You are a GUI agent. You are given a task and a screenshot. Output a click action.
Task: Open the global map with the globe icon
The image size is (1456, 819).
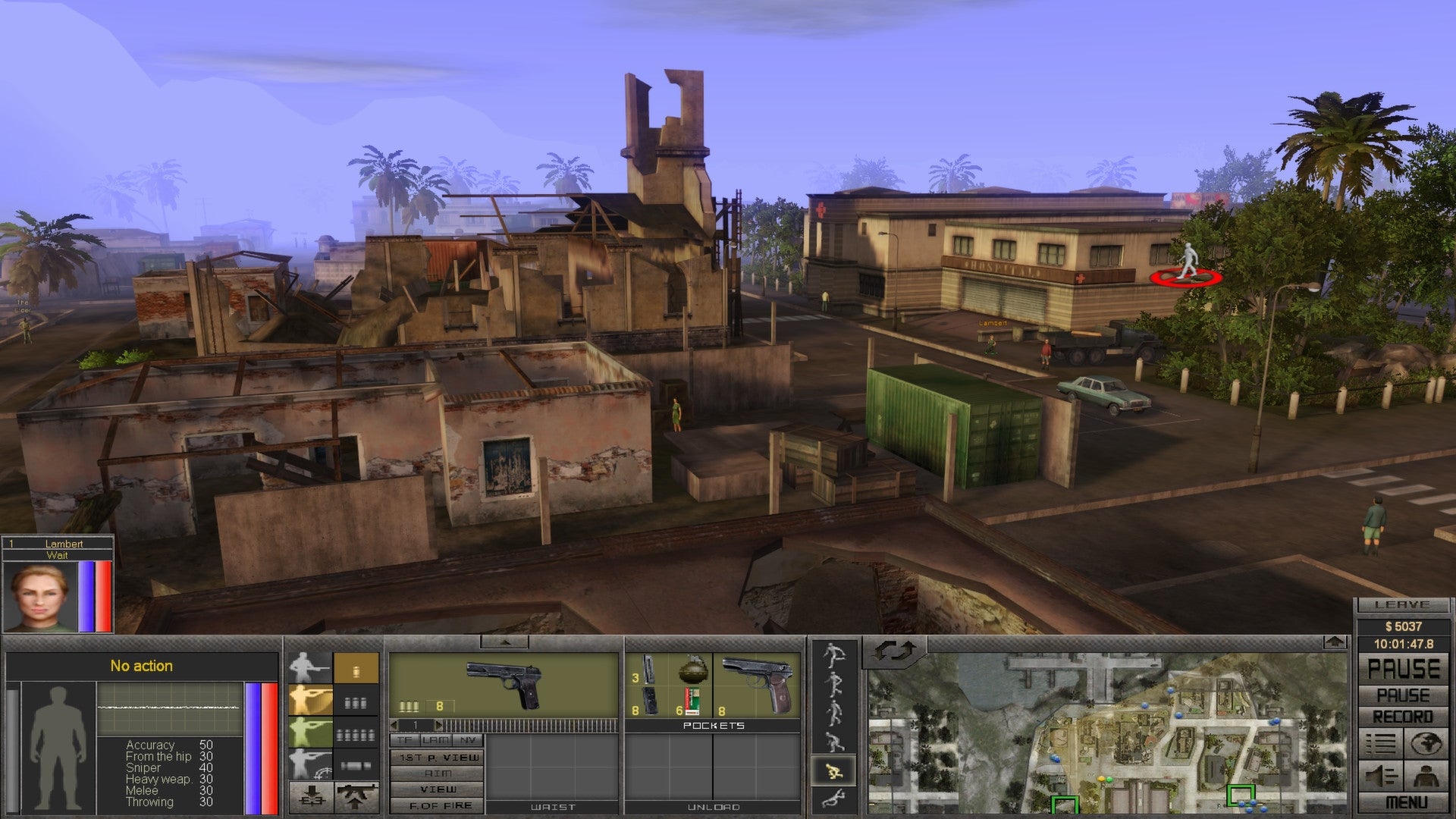coord(1426,744)
